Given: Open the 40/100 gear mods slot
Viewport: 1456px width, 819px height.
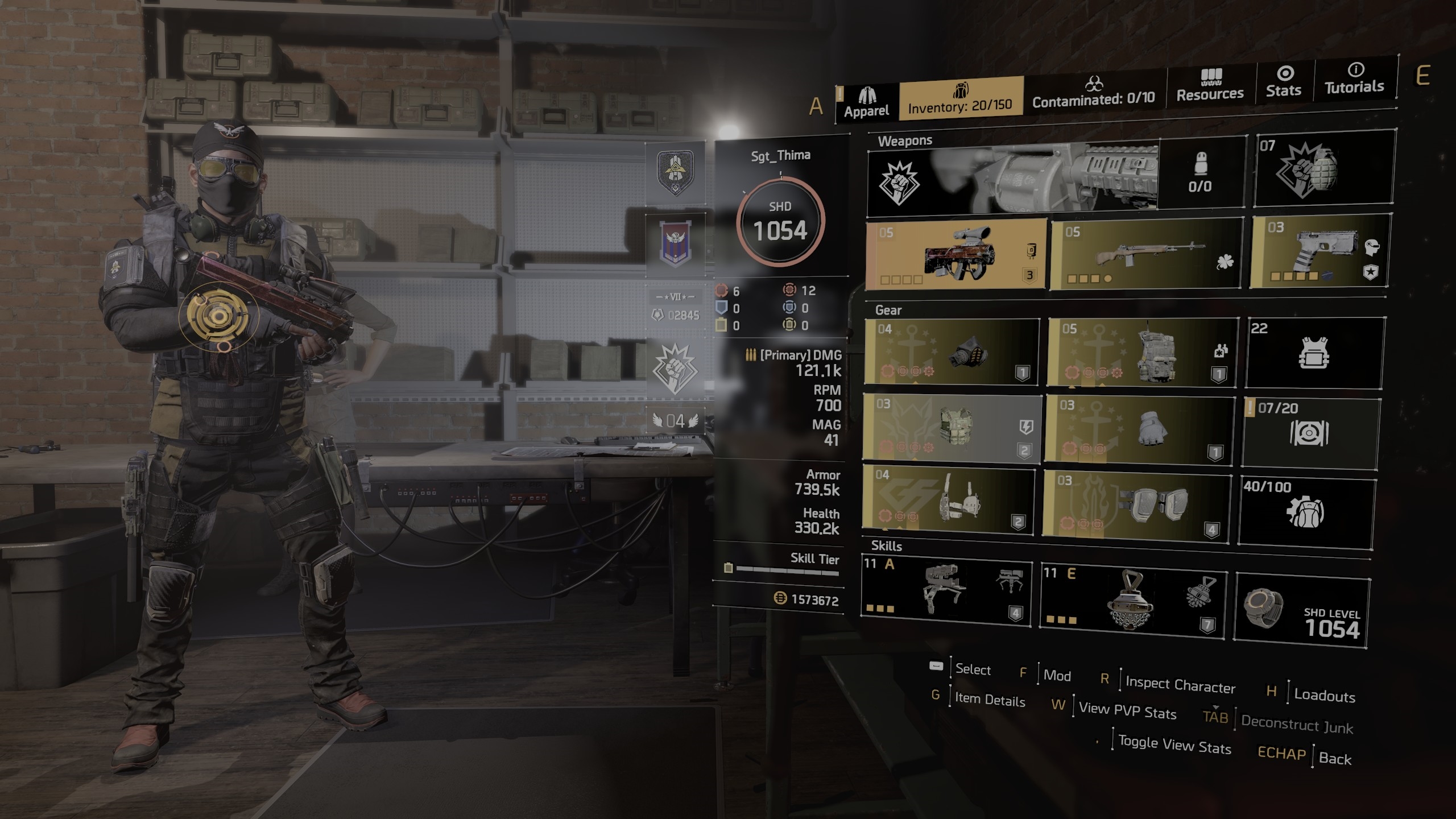Looking at the screenshot, I should click(x=1306, y=512).
